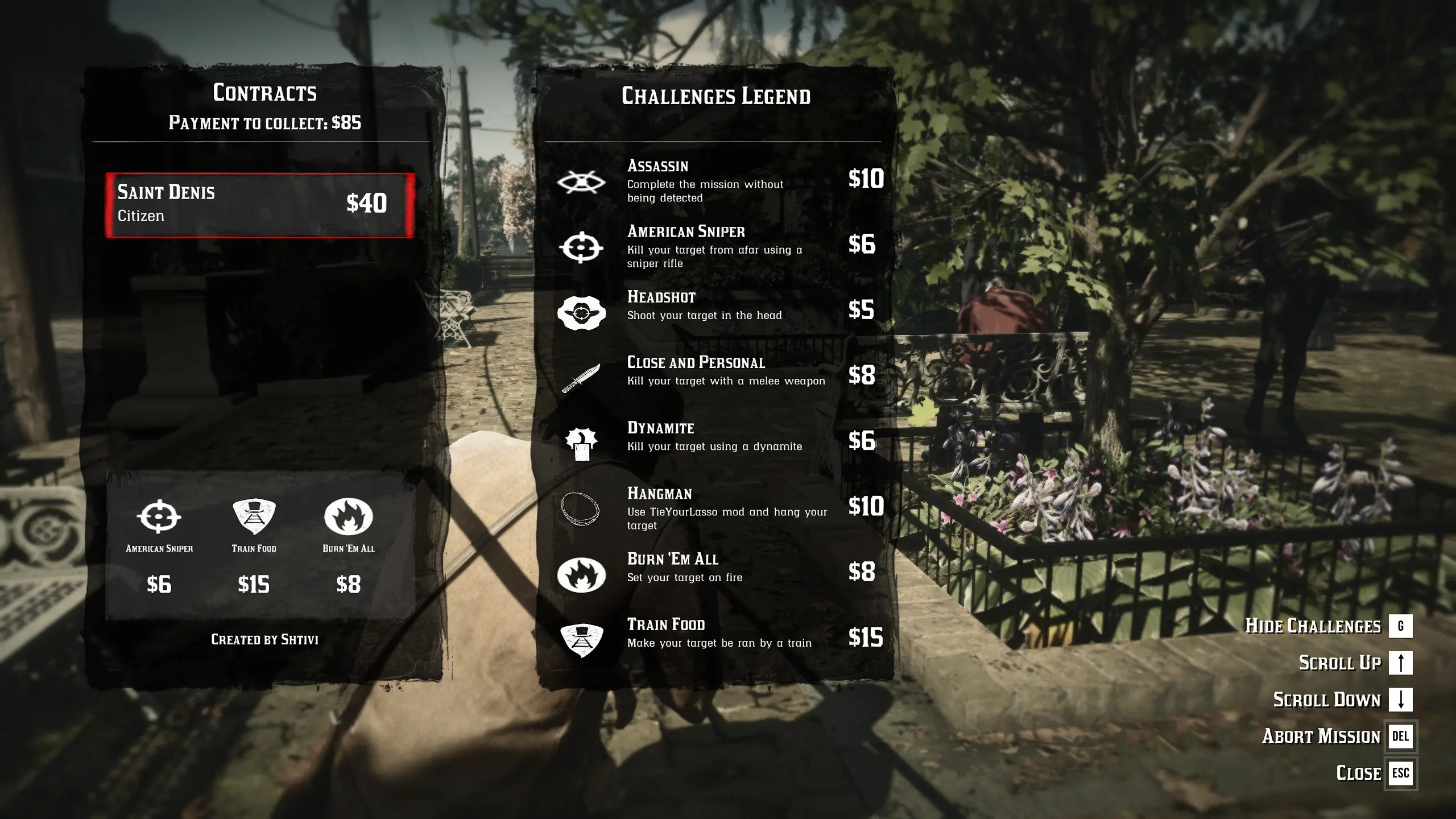The width and height of the screenshot is (1456, 819).
Task: Choose the Headshot legend entry
Action: tap(717, 311)
